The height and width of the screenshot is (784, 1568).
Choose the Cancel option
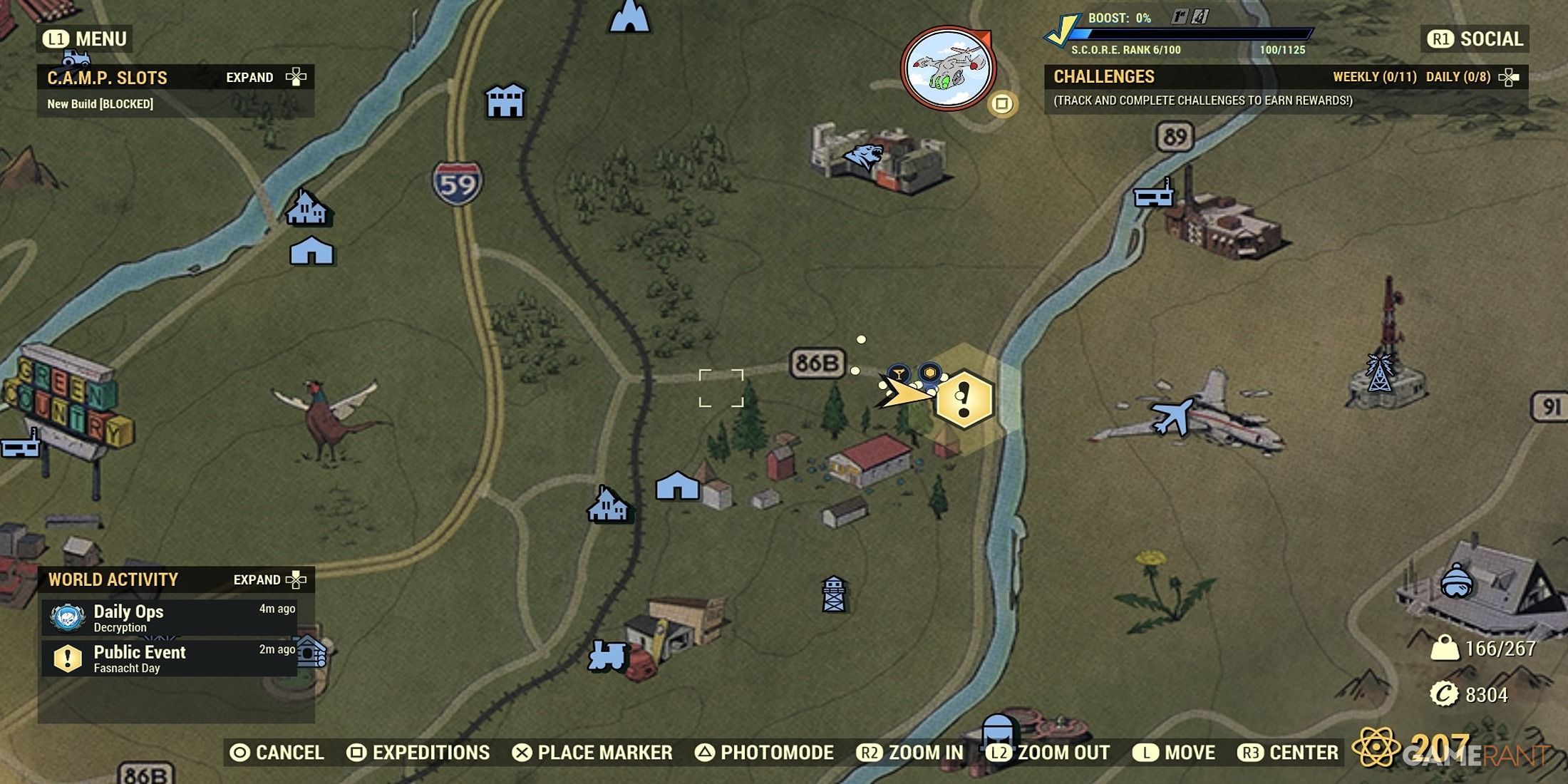pos(277,753)
